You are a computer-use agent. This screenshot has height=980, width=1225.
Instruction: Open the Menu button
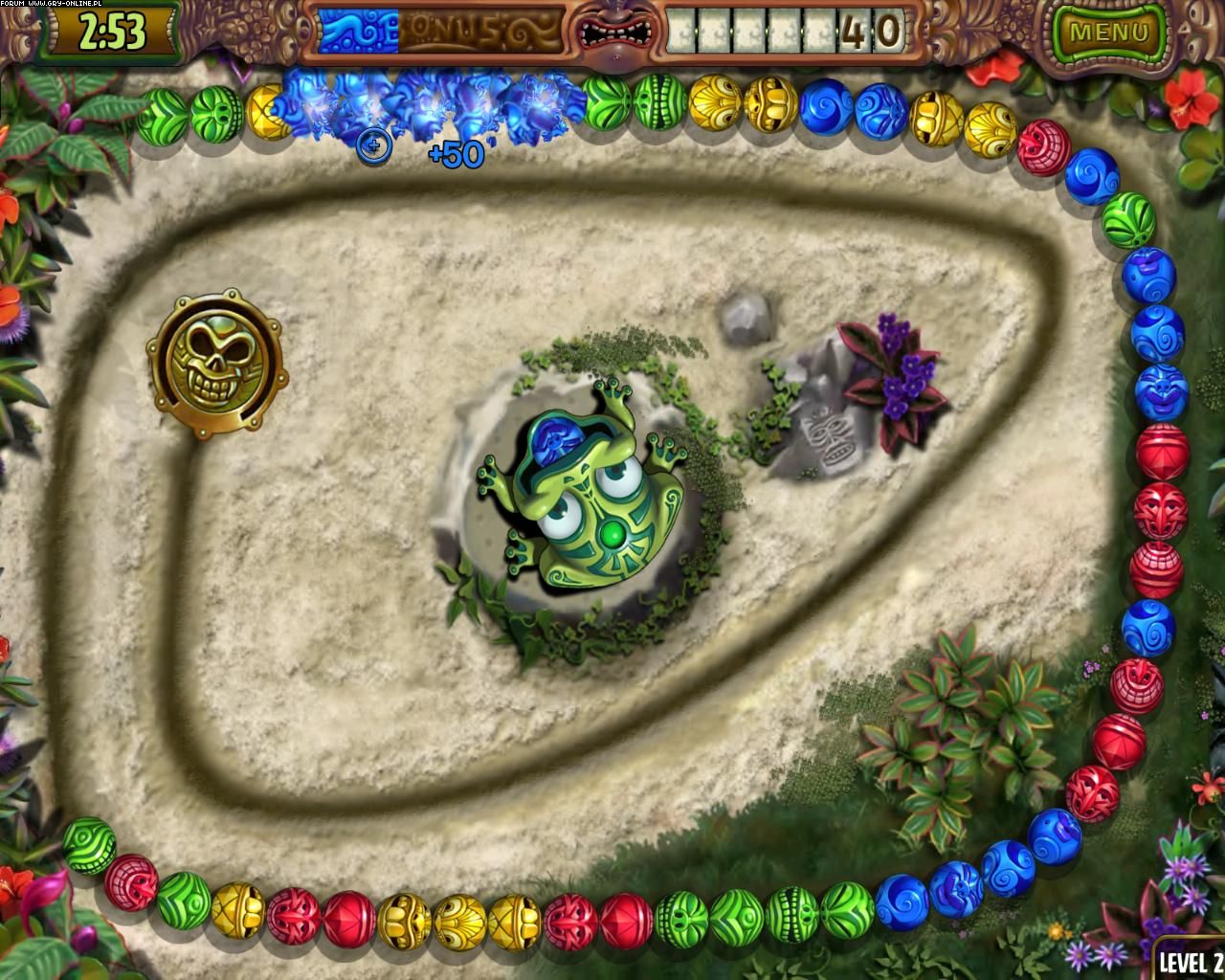pyautogui.click(x=1108, y=33)
